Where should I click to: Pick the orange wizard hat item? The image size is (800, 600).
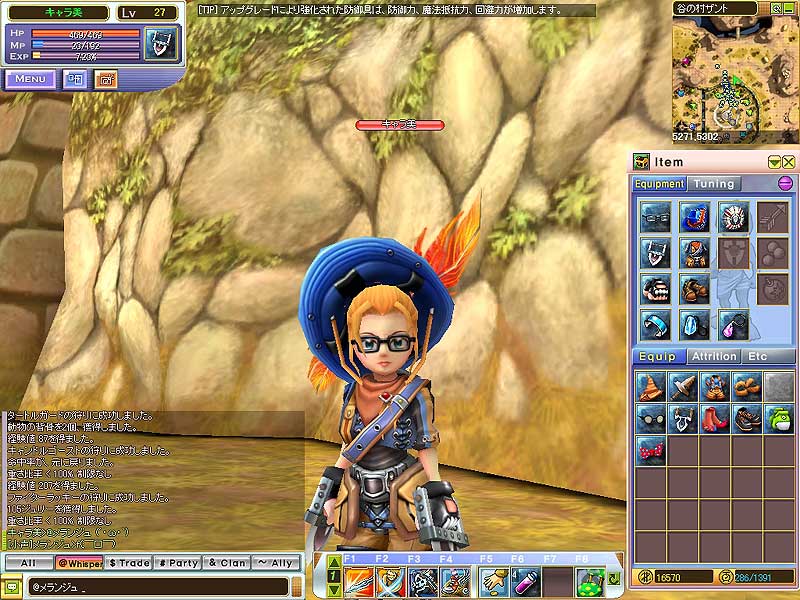(652, 387)
